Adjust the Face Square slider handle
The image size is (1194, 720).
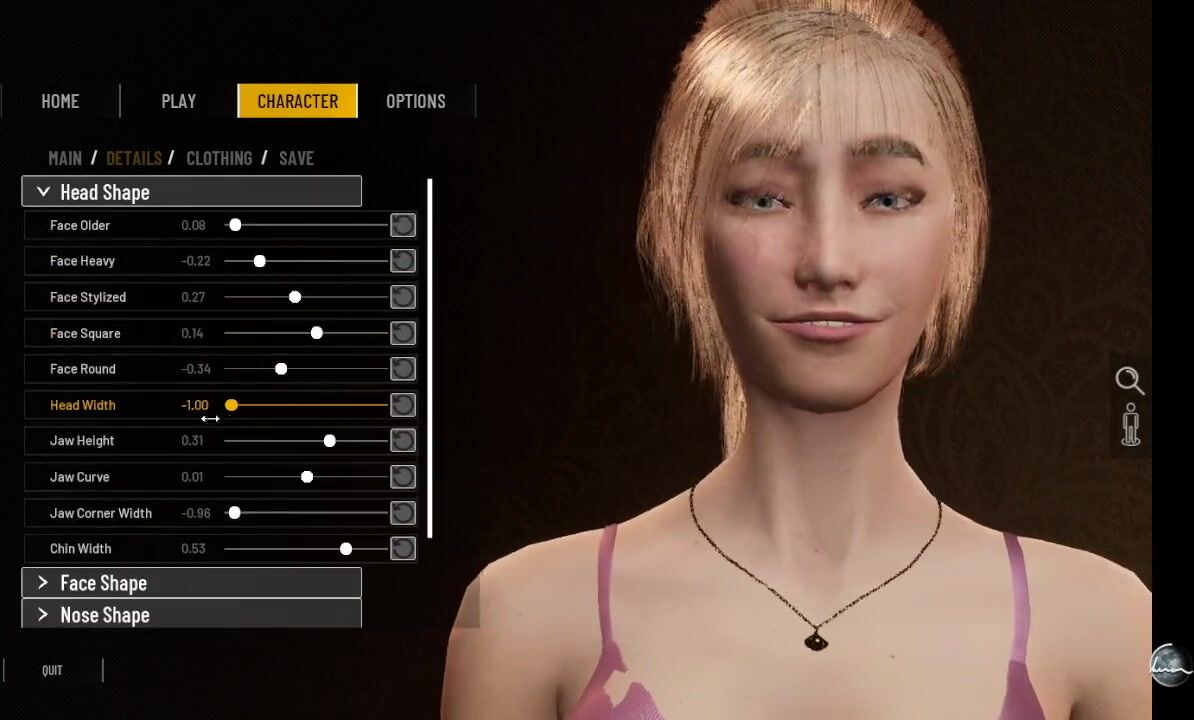316,333
